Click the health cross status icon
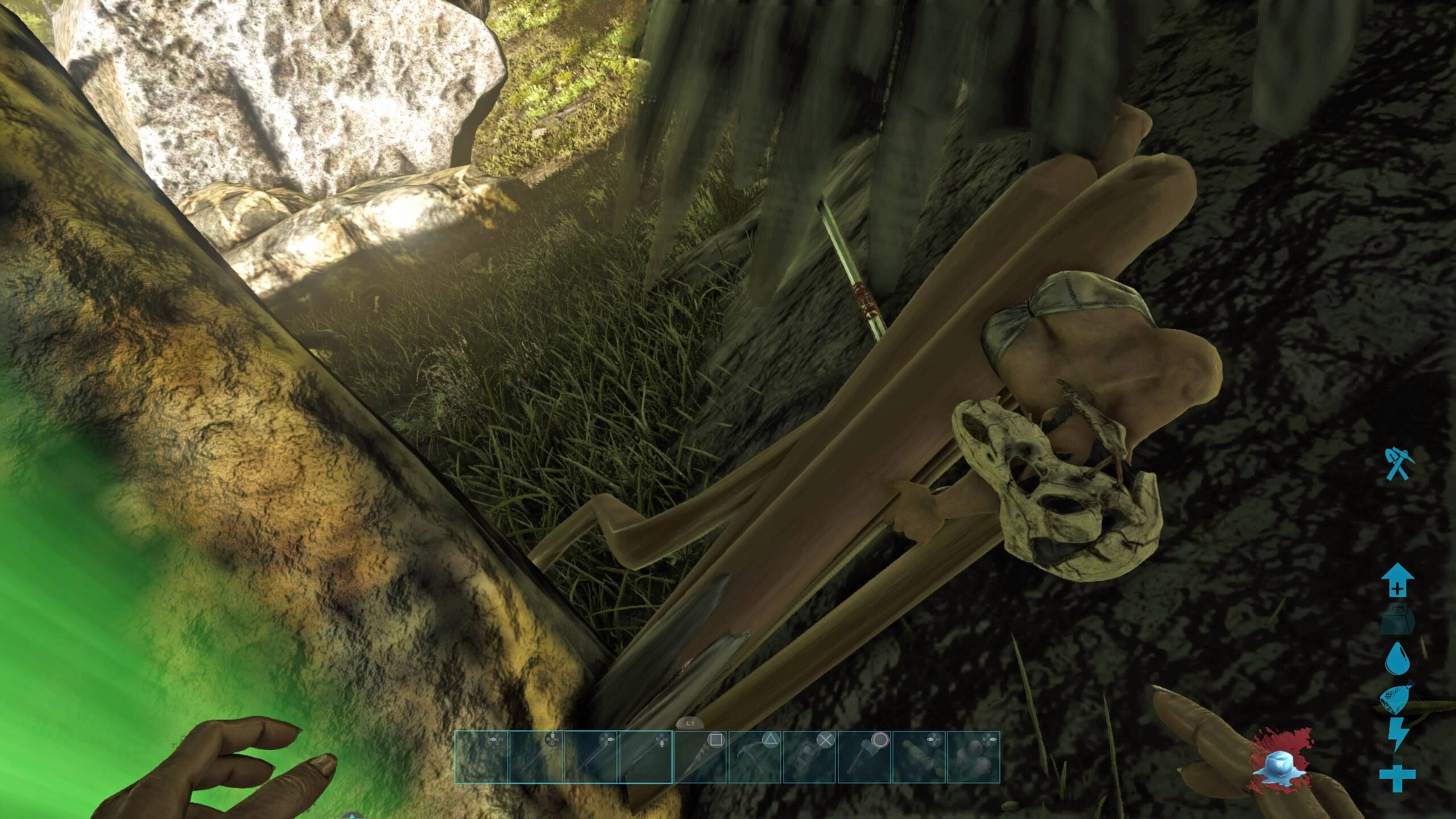 [x=1397, y=777]
